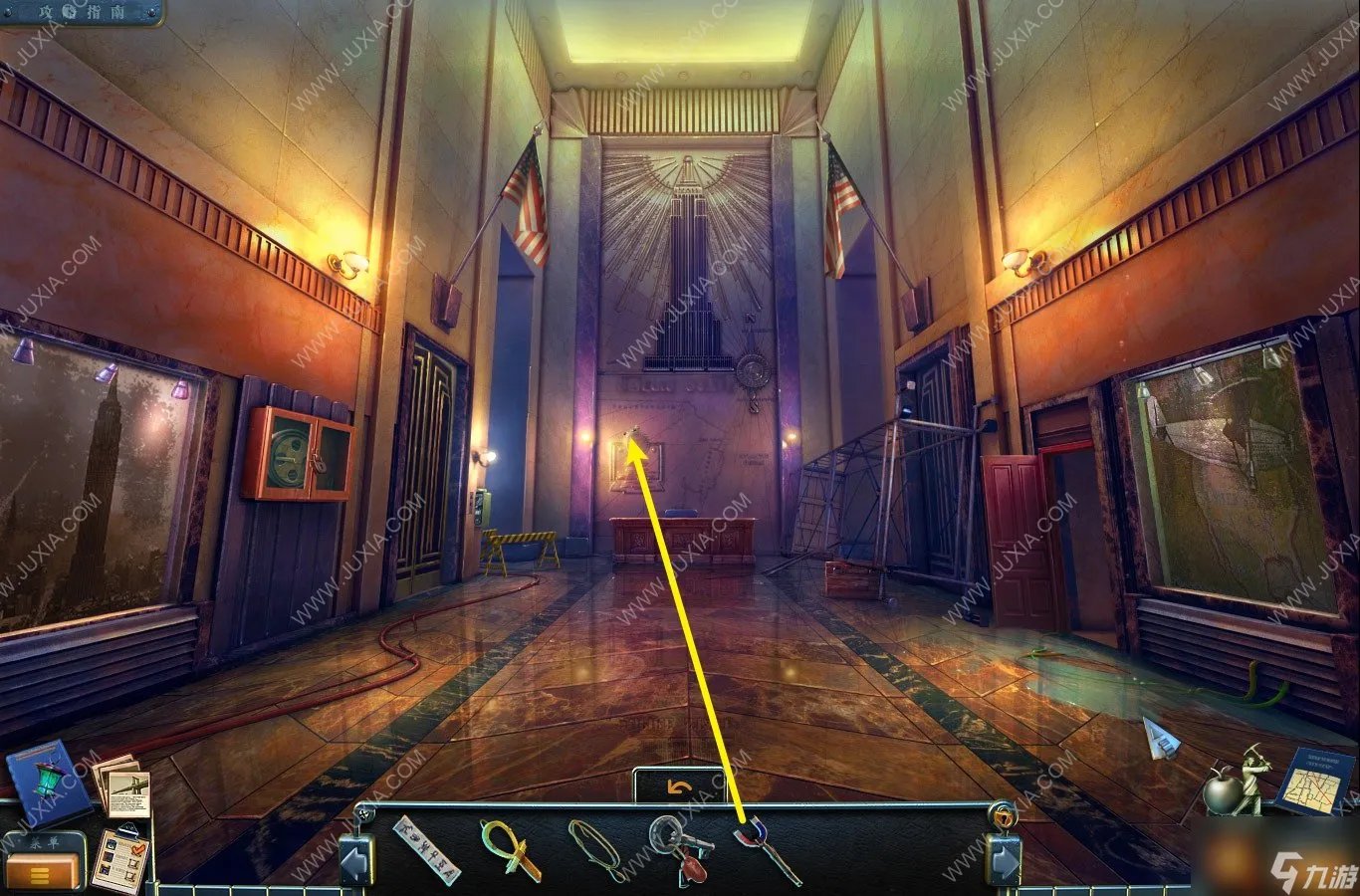Select the golden ankh inventory item
Screen dimensions: 1360x896
coord(510,849)
